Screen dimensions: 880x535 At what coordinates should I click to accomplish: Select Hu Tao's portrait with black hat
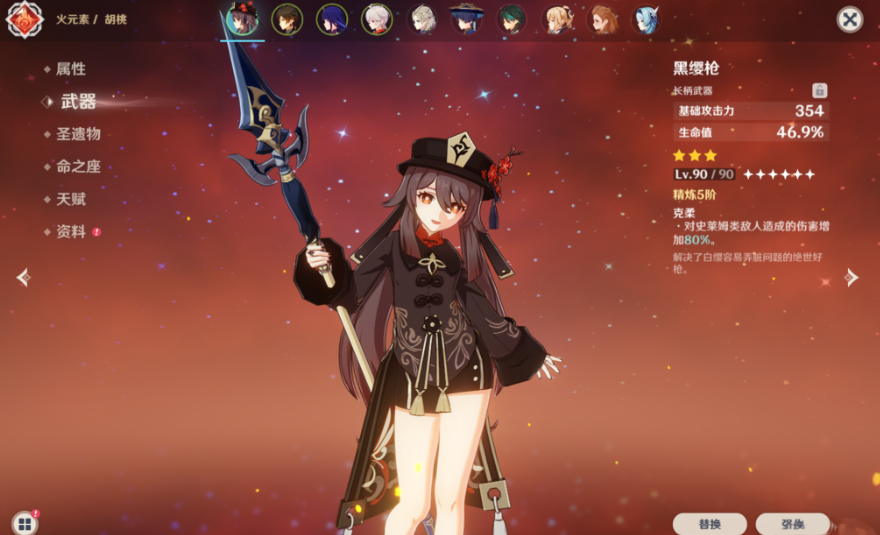click(x=242, y=19)
